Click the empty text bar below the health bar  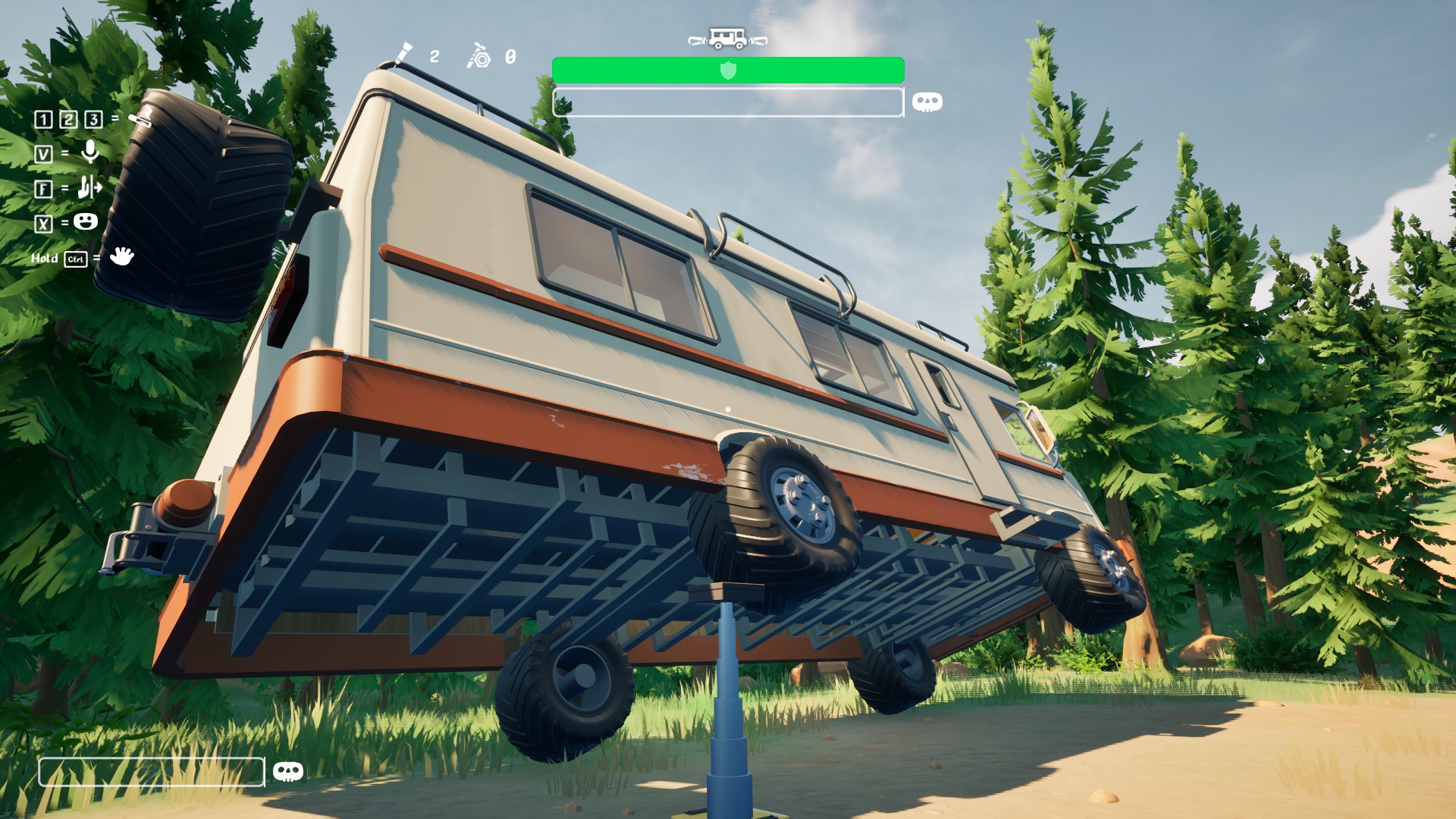click(728, 102)
